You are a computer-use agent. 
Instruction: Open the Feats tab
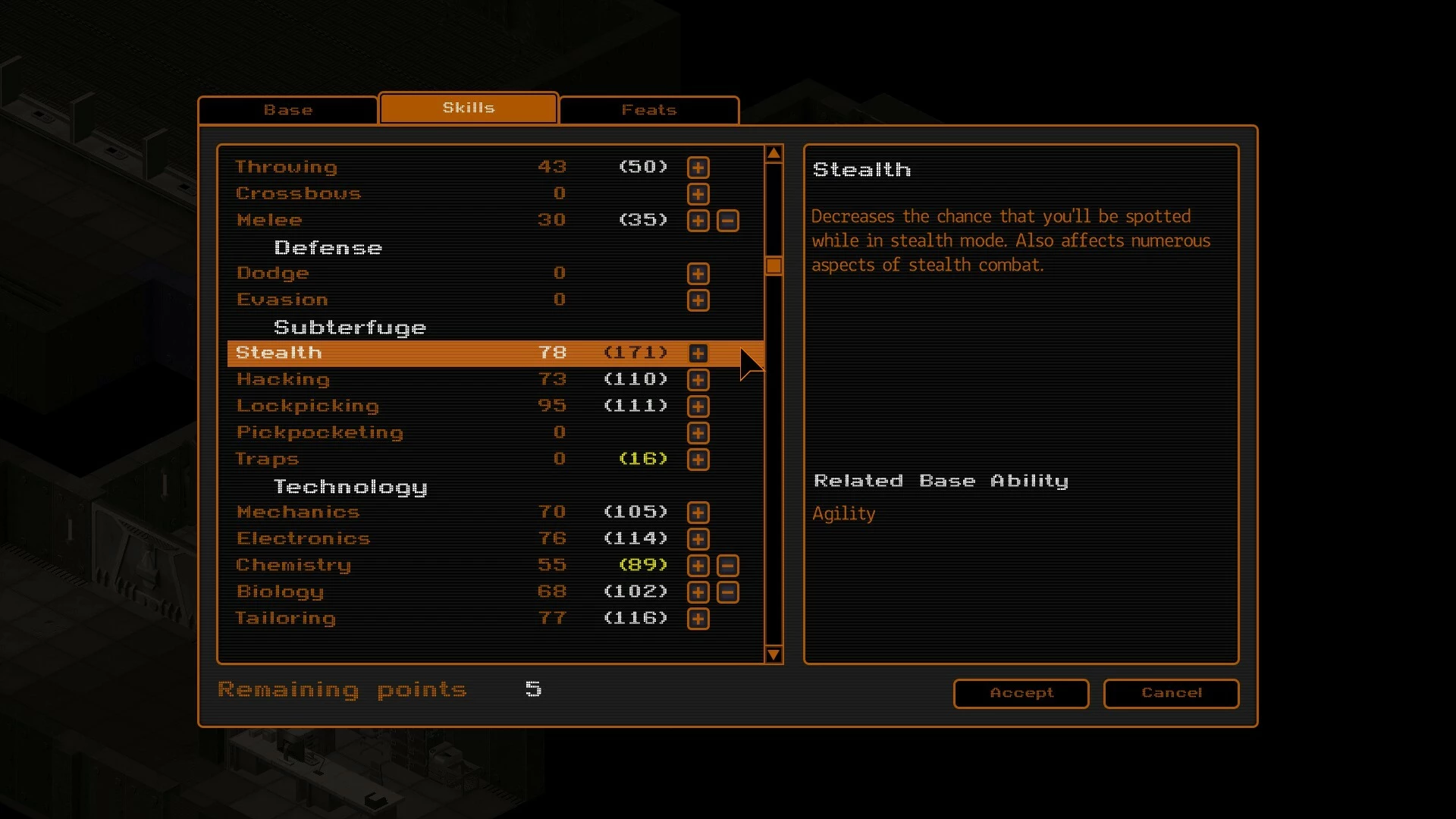[x=649, y=110]
